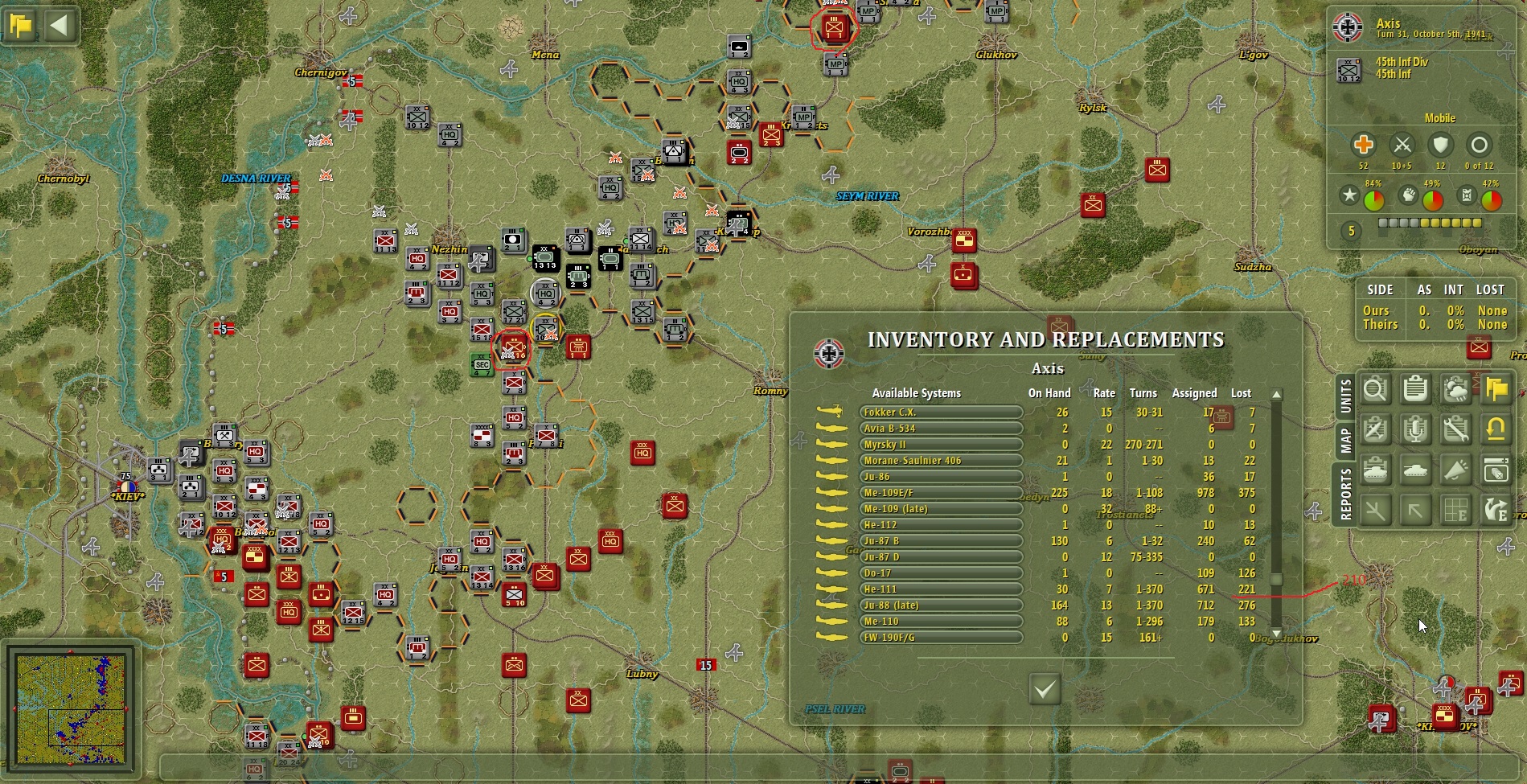
Task: Open the unit search report with magnifier icon
Action: 1376,390
